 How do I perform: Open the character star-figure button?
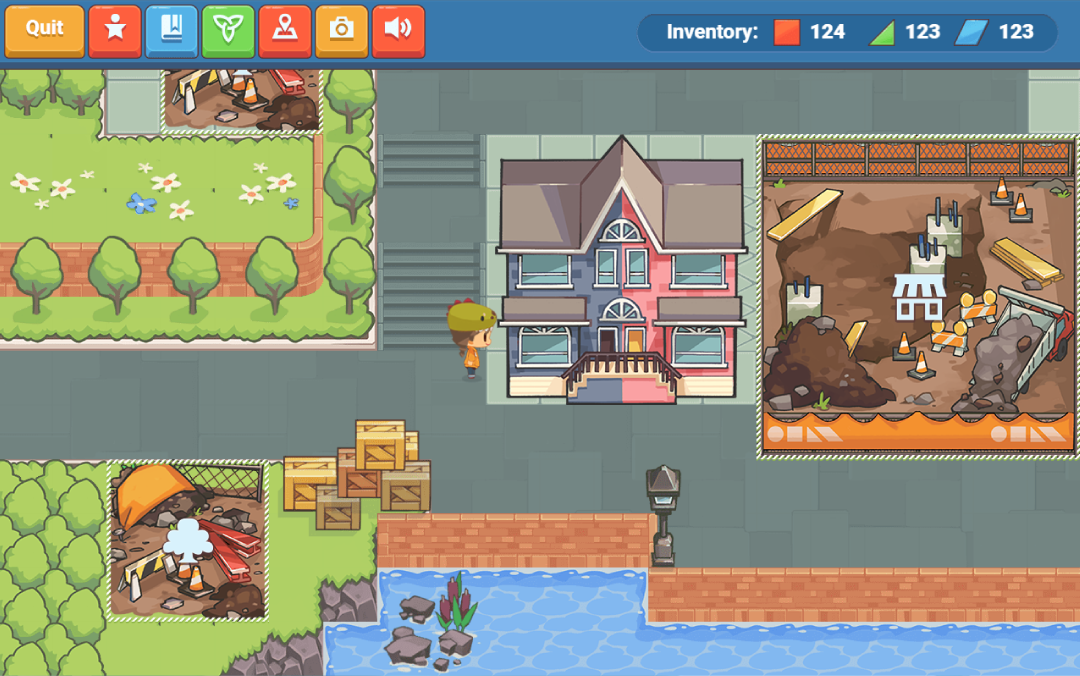tap(115, 30)
